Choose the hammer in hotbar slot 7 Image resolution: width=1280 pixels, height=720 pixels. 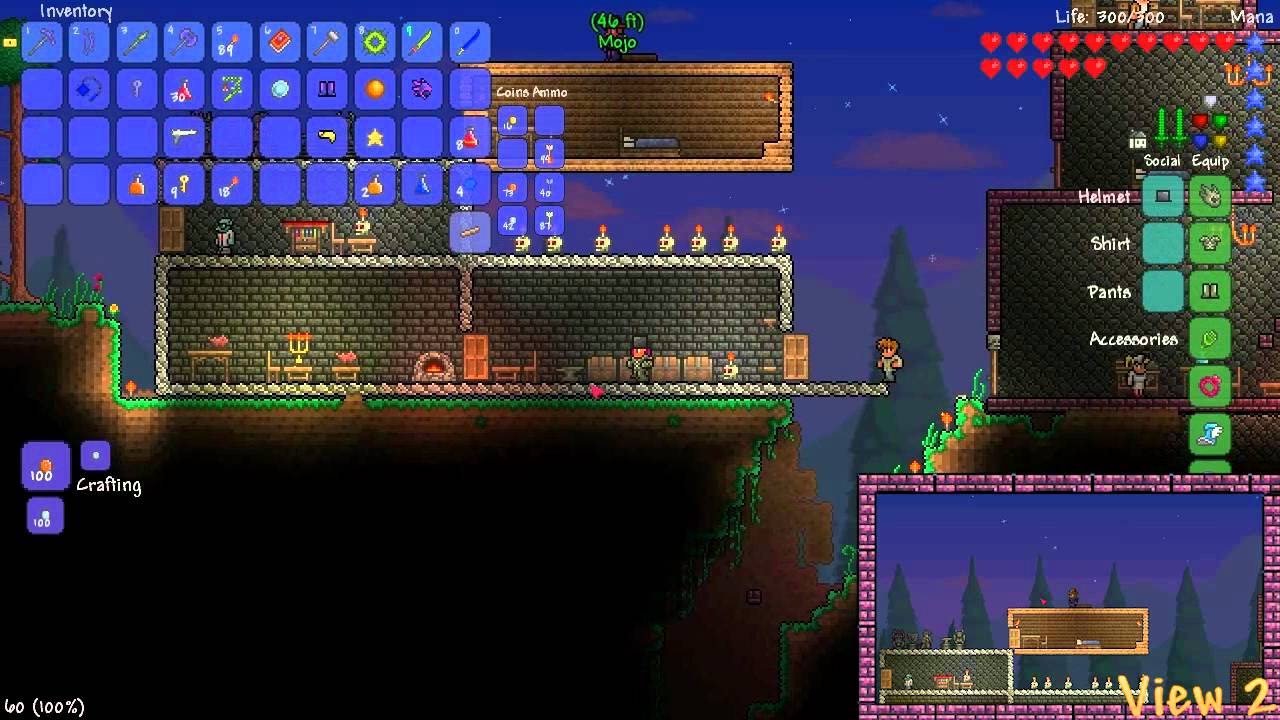327,43
